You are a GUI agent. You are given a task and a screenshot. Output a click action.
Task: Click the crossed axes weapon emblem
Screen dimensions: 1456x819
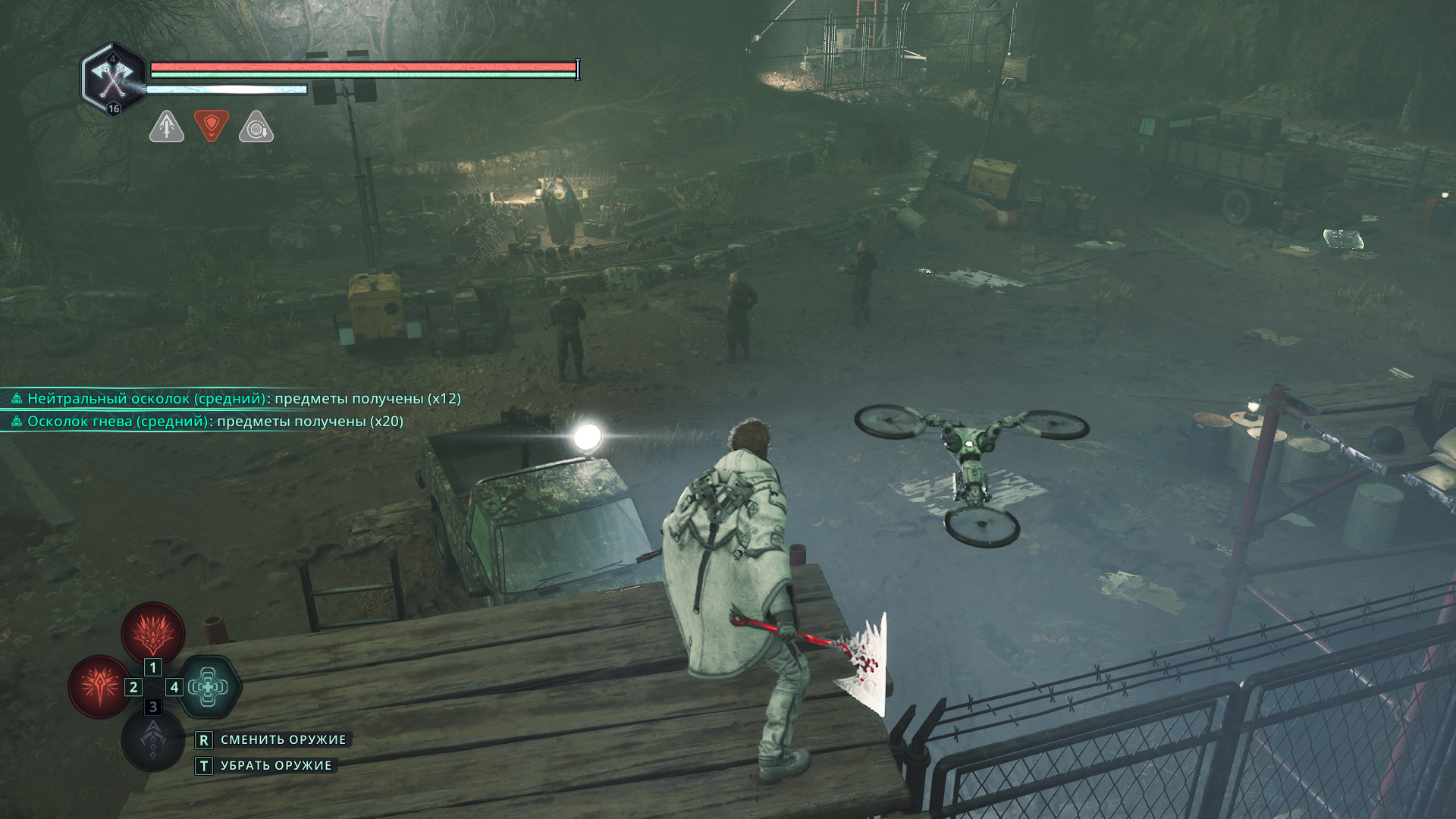point(113,78)
